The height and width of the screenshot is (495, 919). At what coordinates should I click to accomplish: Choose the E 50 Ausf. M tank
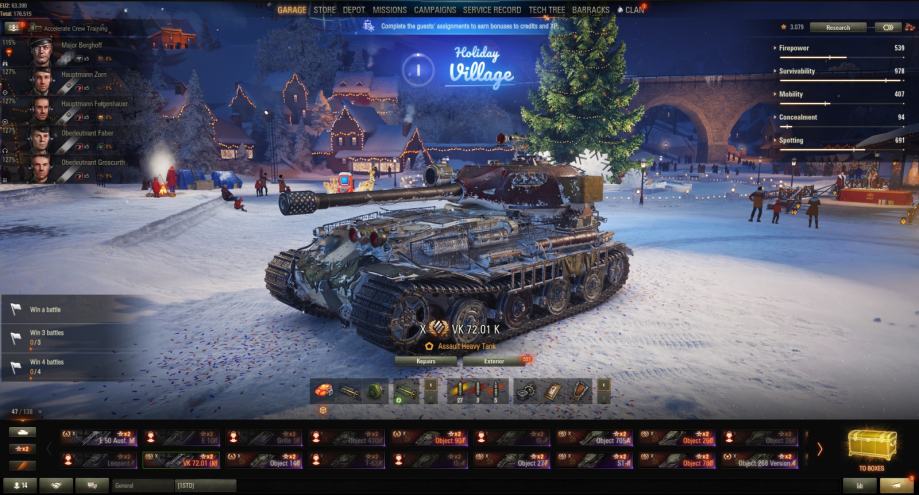[99, 438]
